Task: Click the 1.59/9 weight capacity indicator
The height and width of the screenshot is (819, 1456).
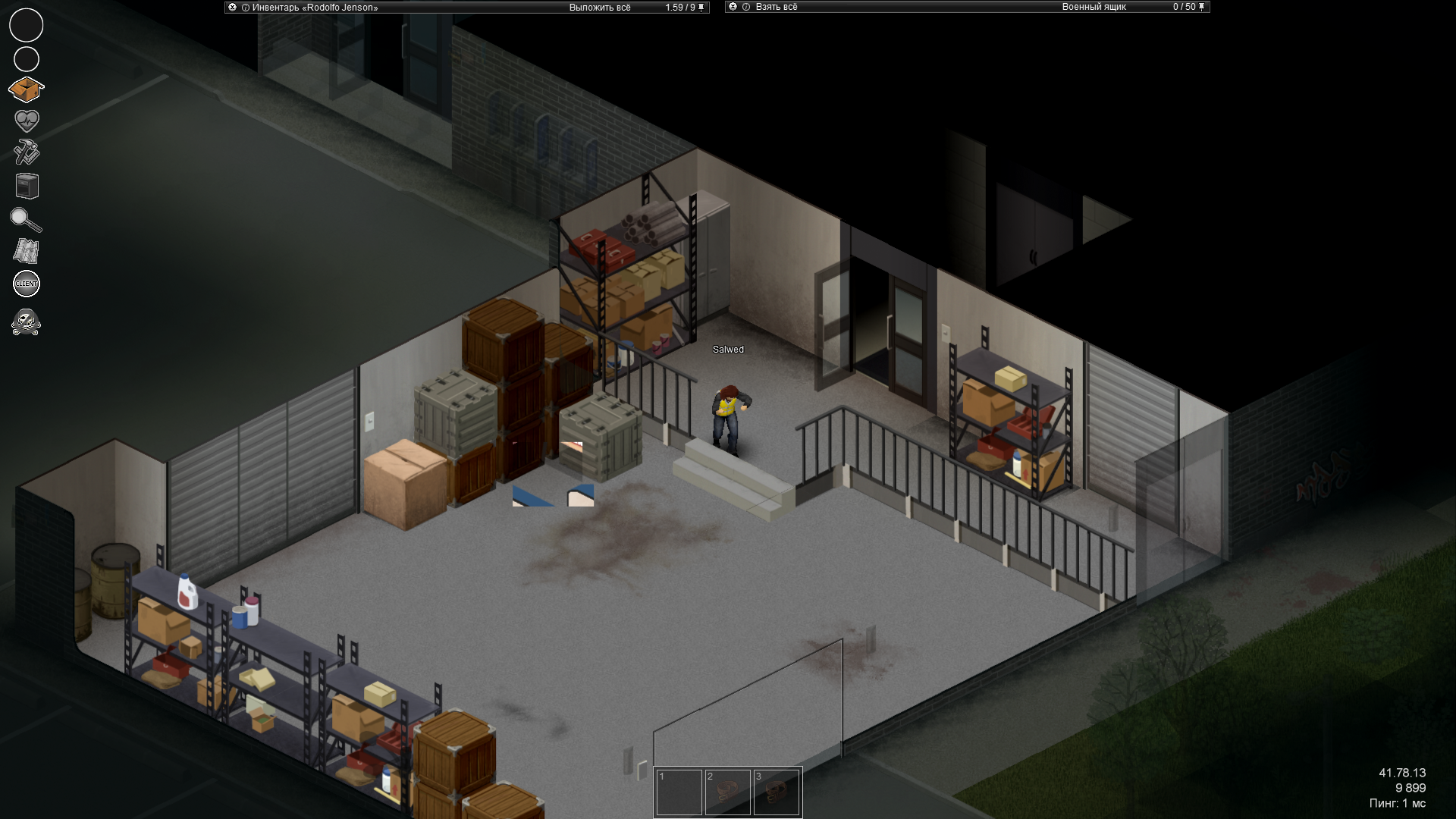Action: pyautogui.click(x=679, y=7)
